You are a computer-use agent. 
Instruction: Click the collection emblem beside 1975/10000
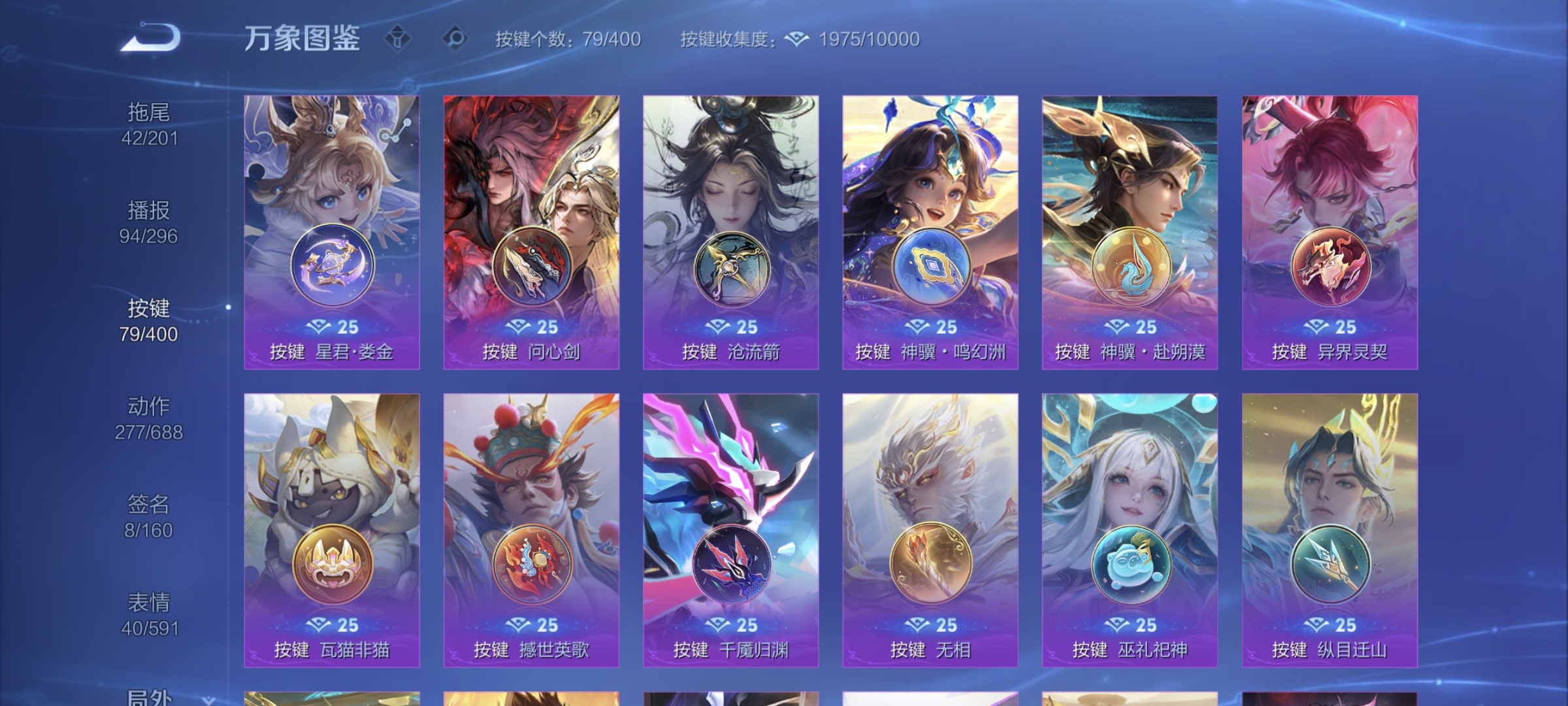click(x=796, y=39)
